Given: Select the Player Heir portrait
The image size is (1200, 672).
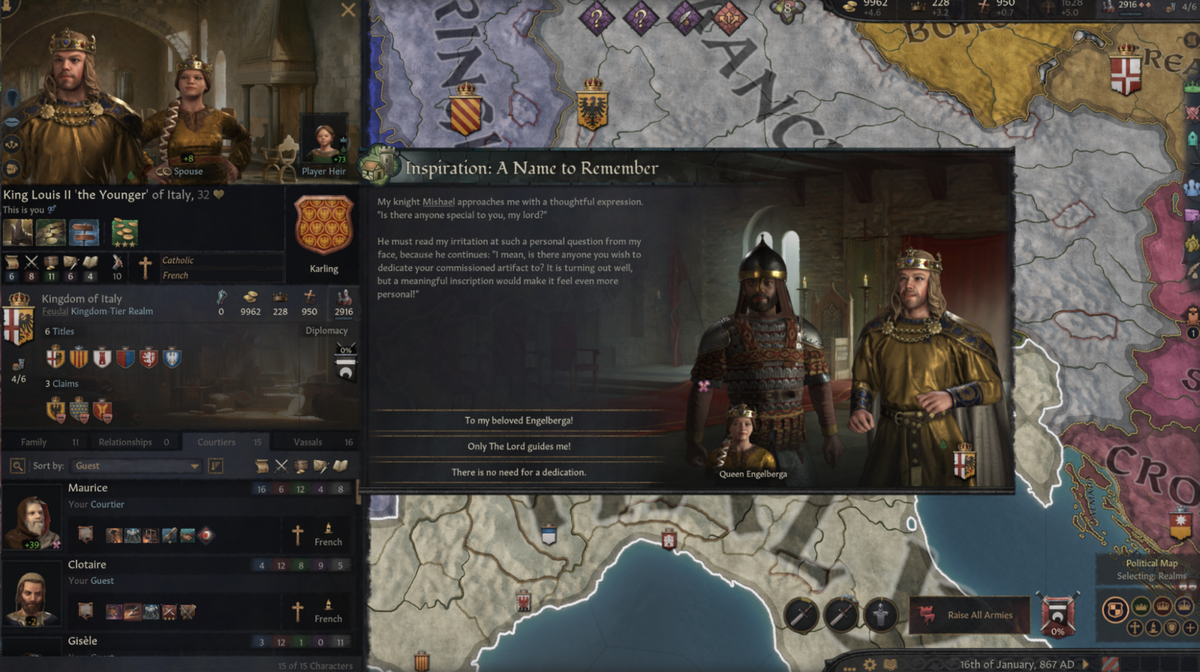Looking at the screenshot, I should [326, 140].
